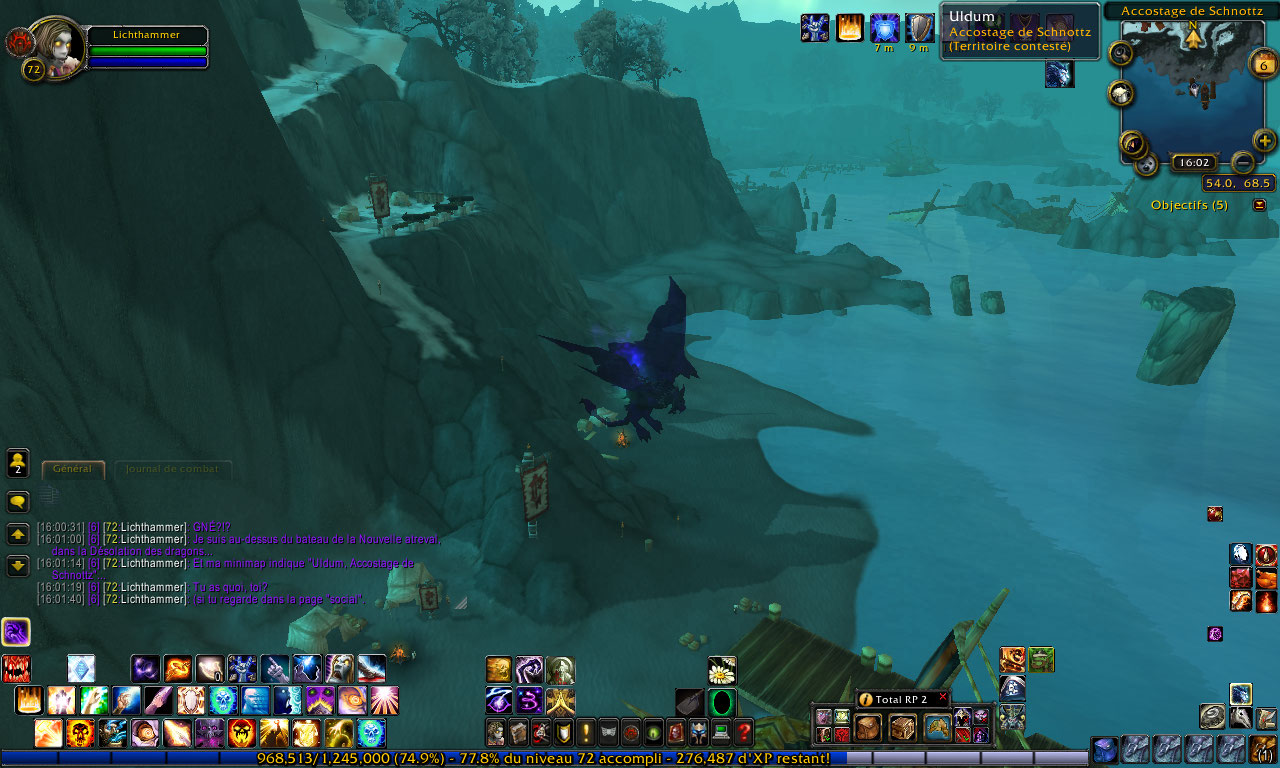Screen dimensions: 1280x768
Task: Click the minimap tracking magnifier button
Action: pyautogui.click(x=1121, y=54)
